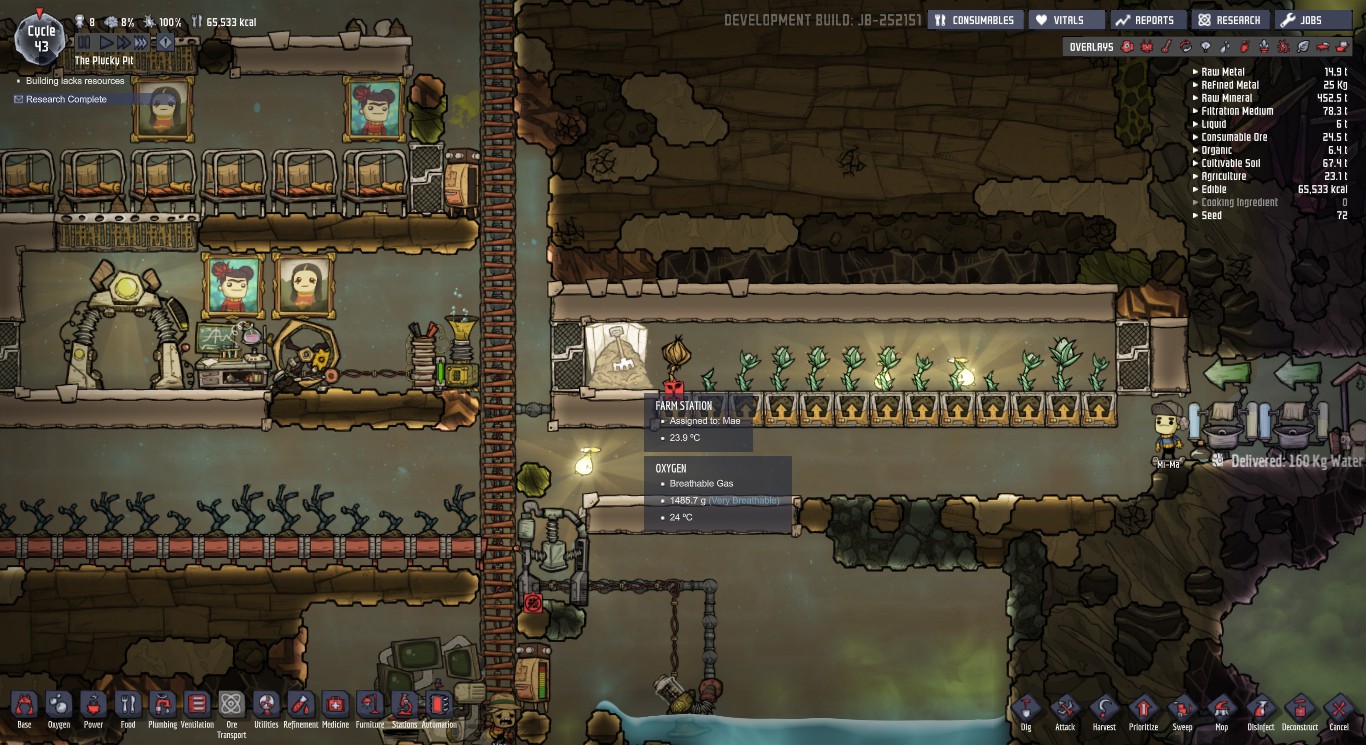Open the Research Complete notification
The width and height of the screenshot is (1366, 745).
coord(66,99)
